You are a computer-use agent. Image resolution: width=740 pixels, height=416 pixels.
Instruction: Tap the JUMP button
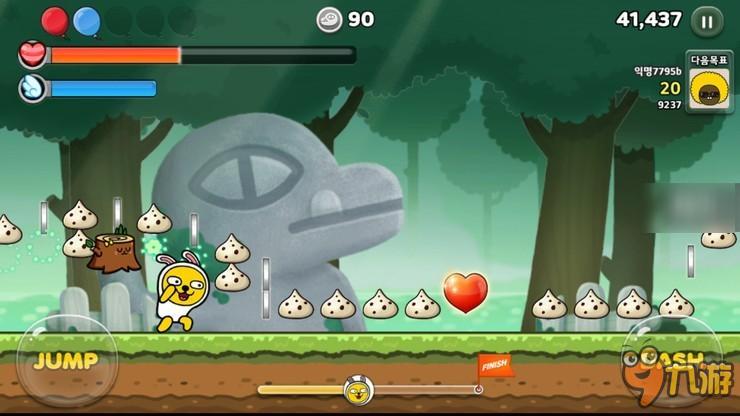64,361
